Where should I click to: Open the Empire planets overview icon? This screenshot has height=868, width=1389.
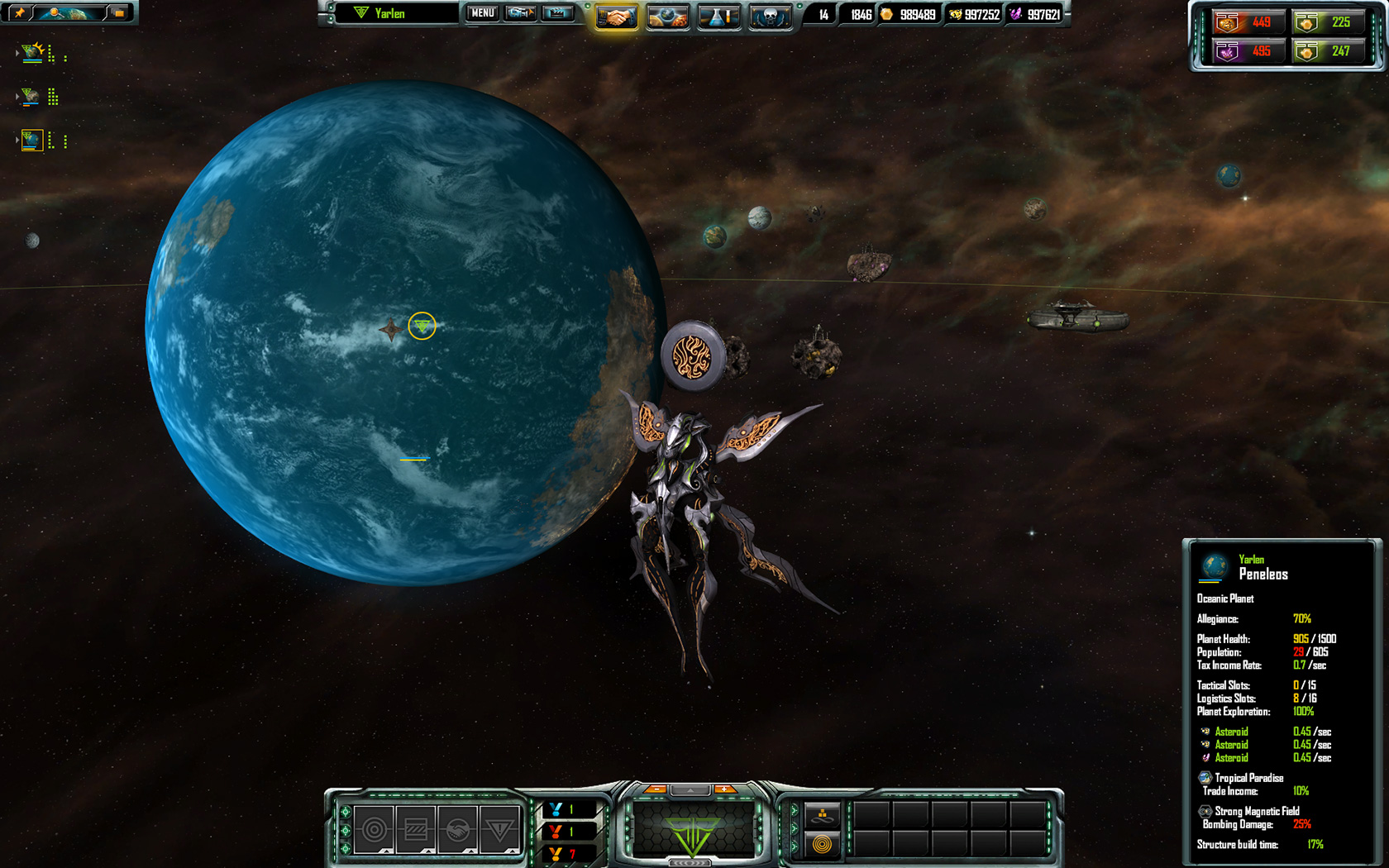click(x=666, y=17)
